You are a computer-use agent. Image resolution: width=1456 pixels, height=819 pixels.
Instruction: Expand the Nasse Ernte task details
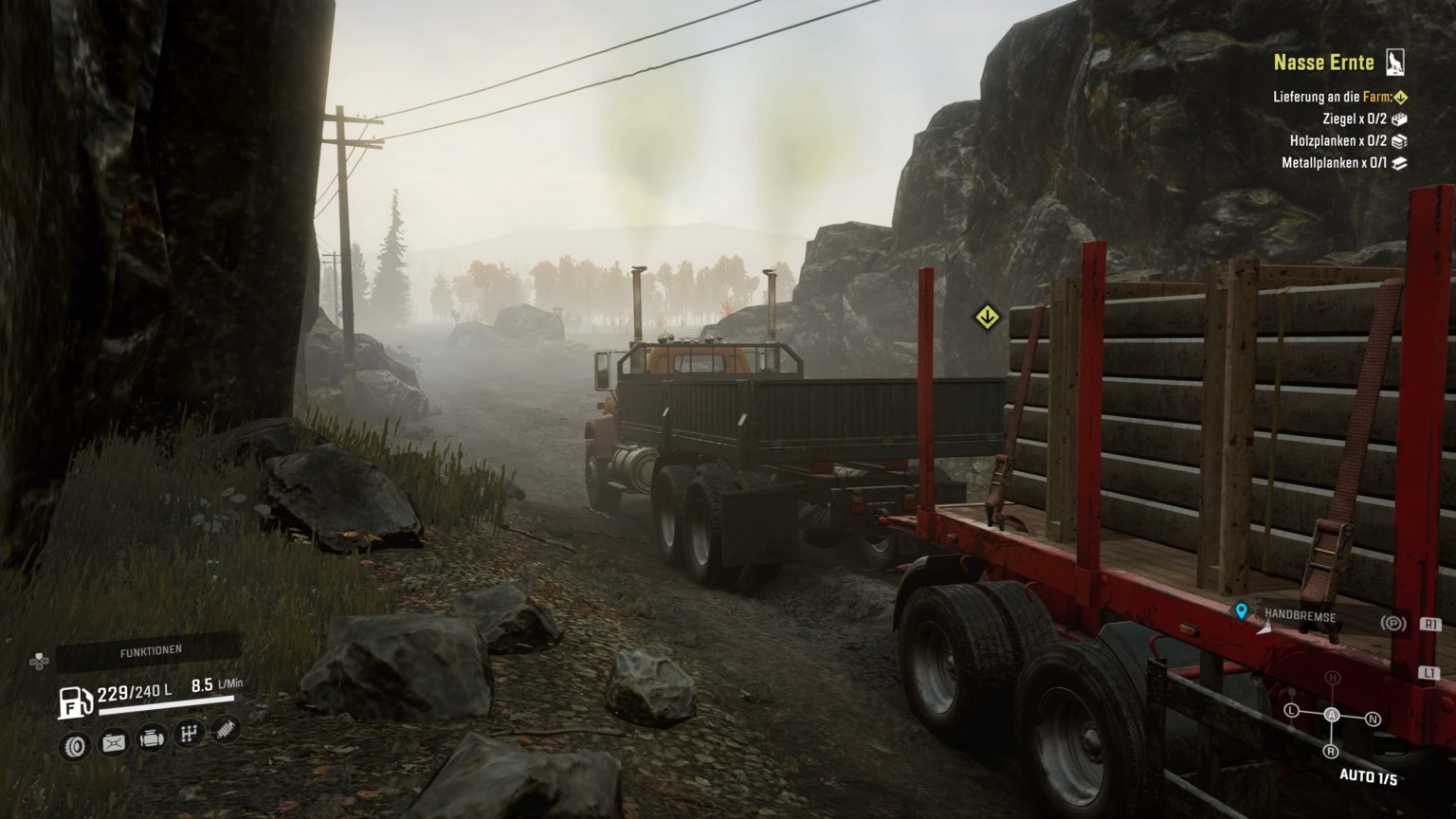coord(1325,63)
